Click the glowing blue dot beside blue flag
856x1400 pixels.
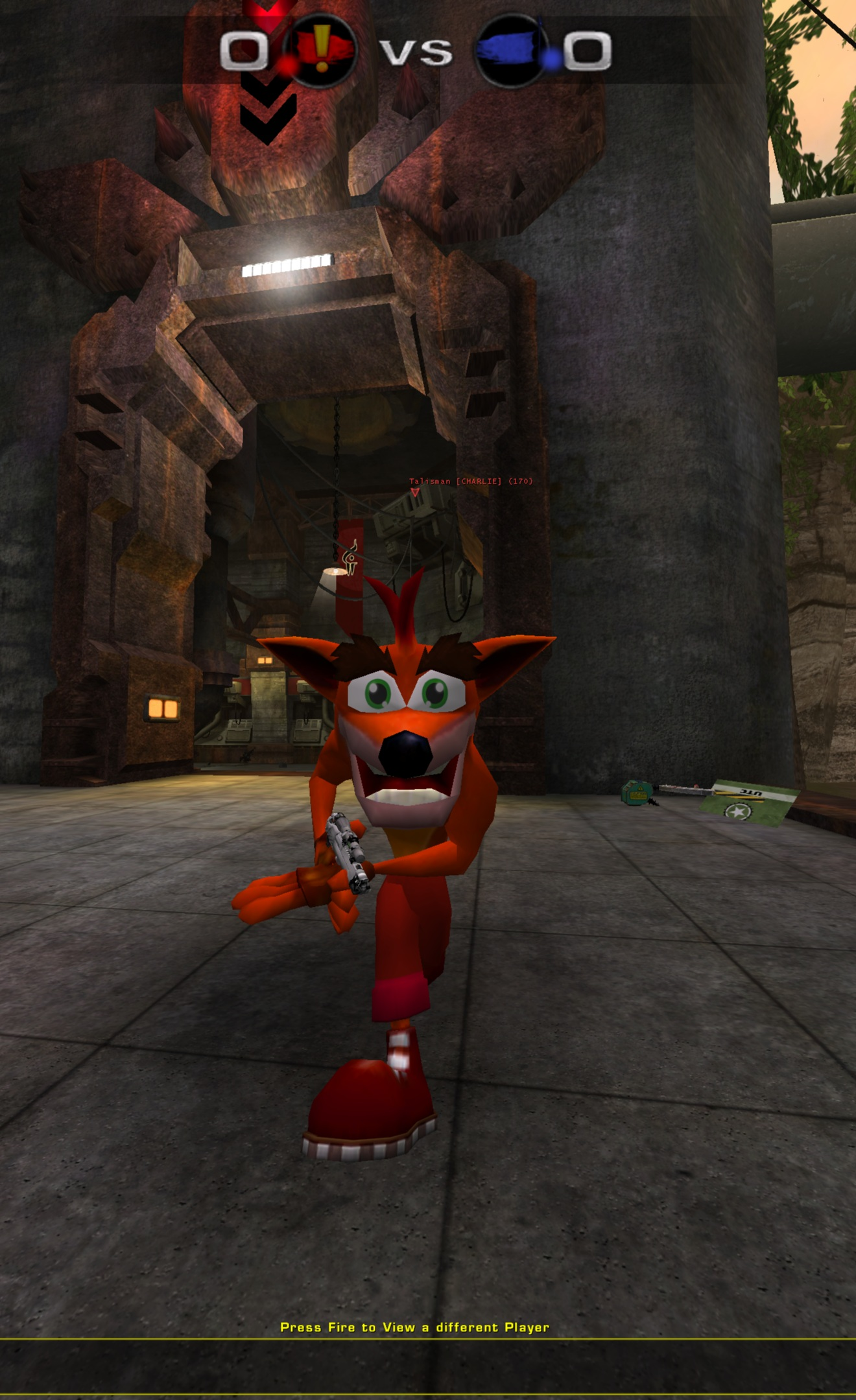tap(551, 60)
